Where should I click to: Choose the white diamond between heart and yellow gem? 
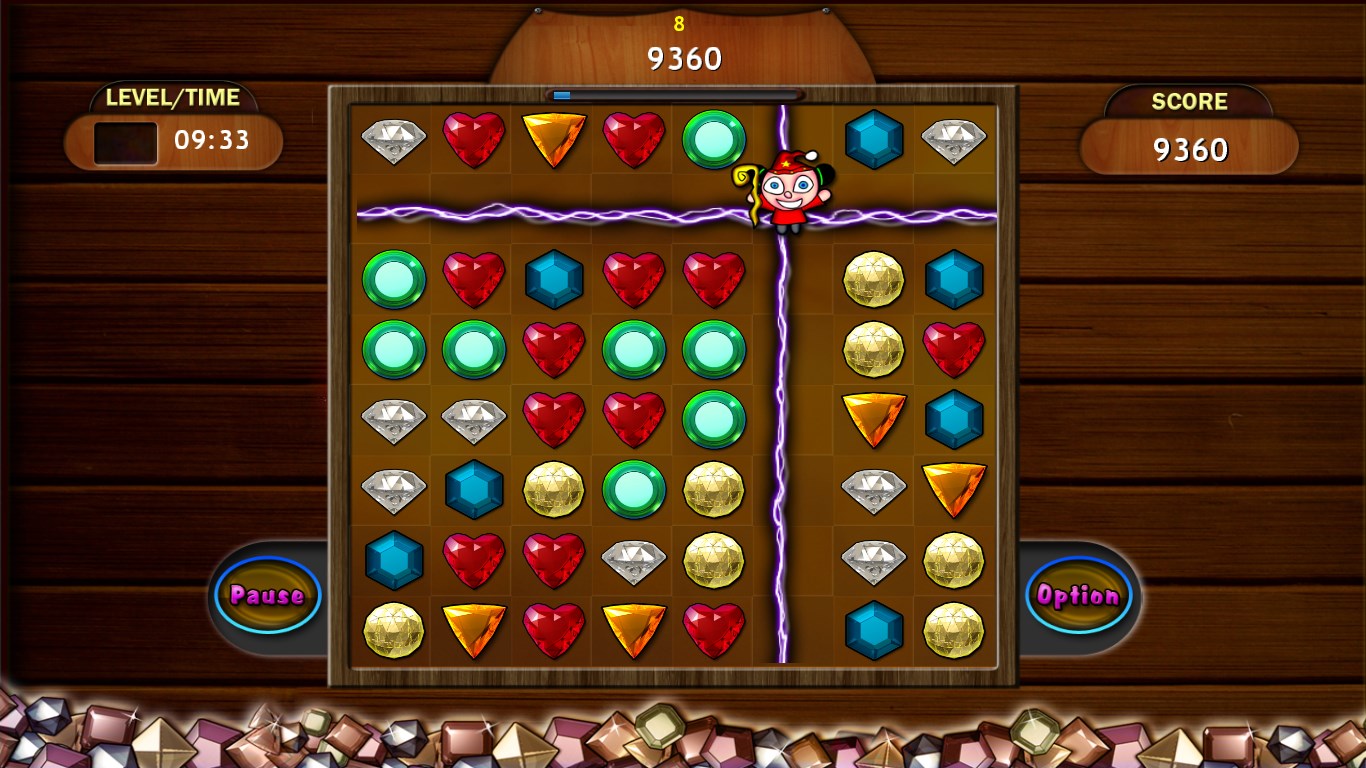[634, 560]
